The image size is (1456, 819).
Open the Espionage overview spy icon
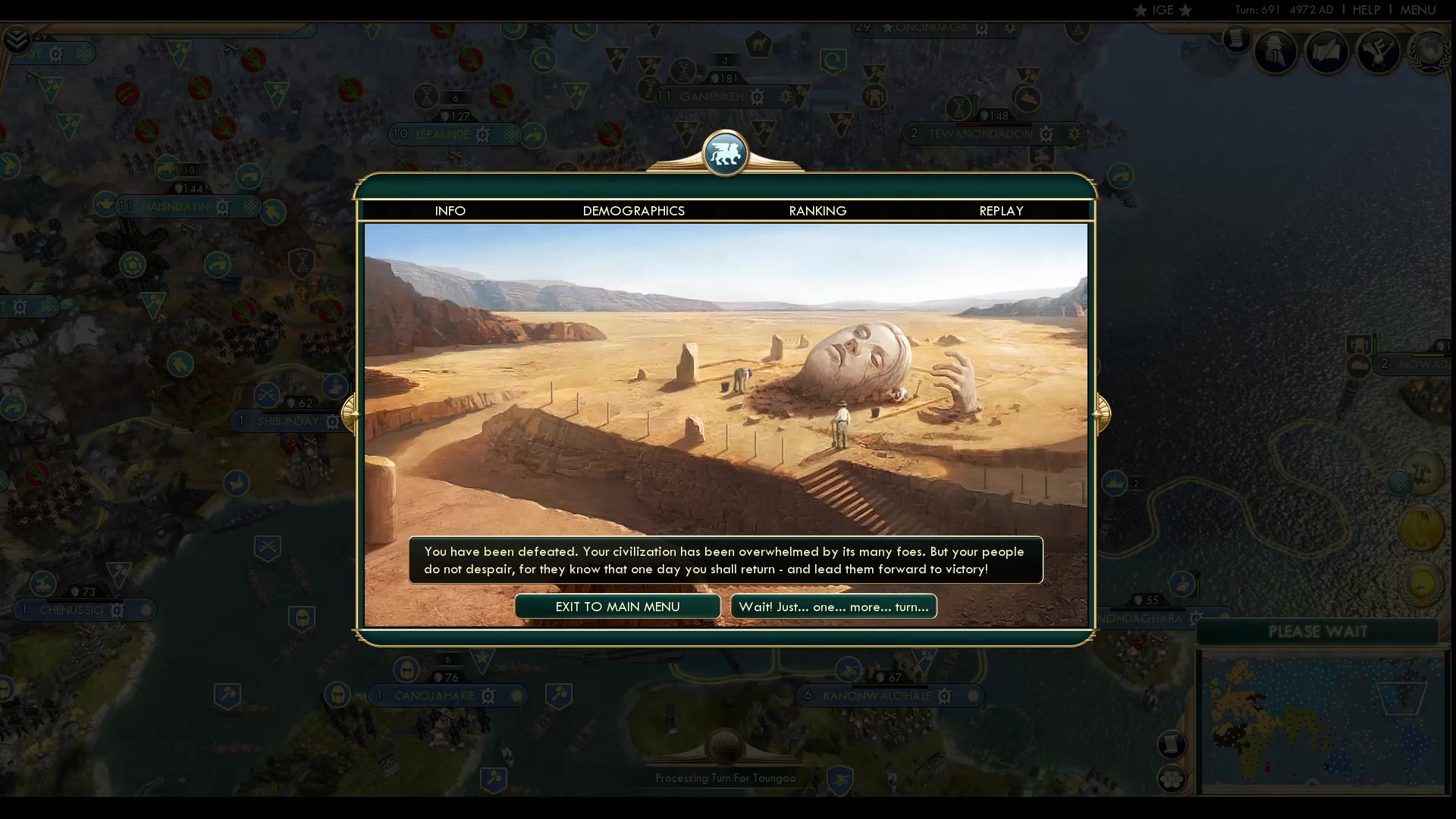(1276, 52)
